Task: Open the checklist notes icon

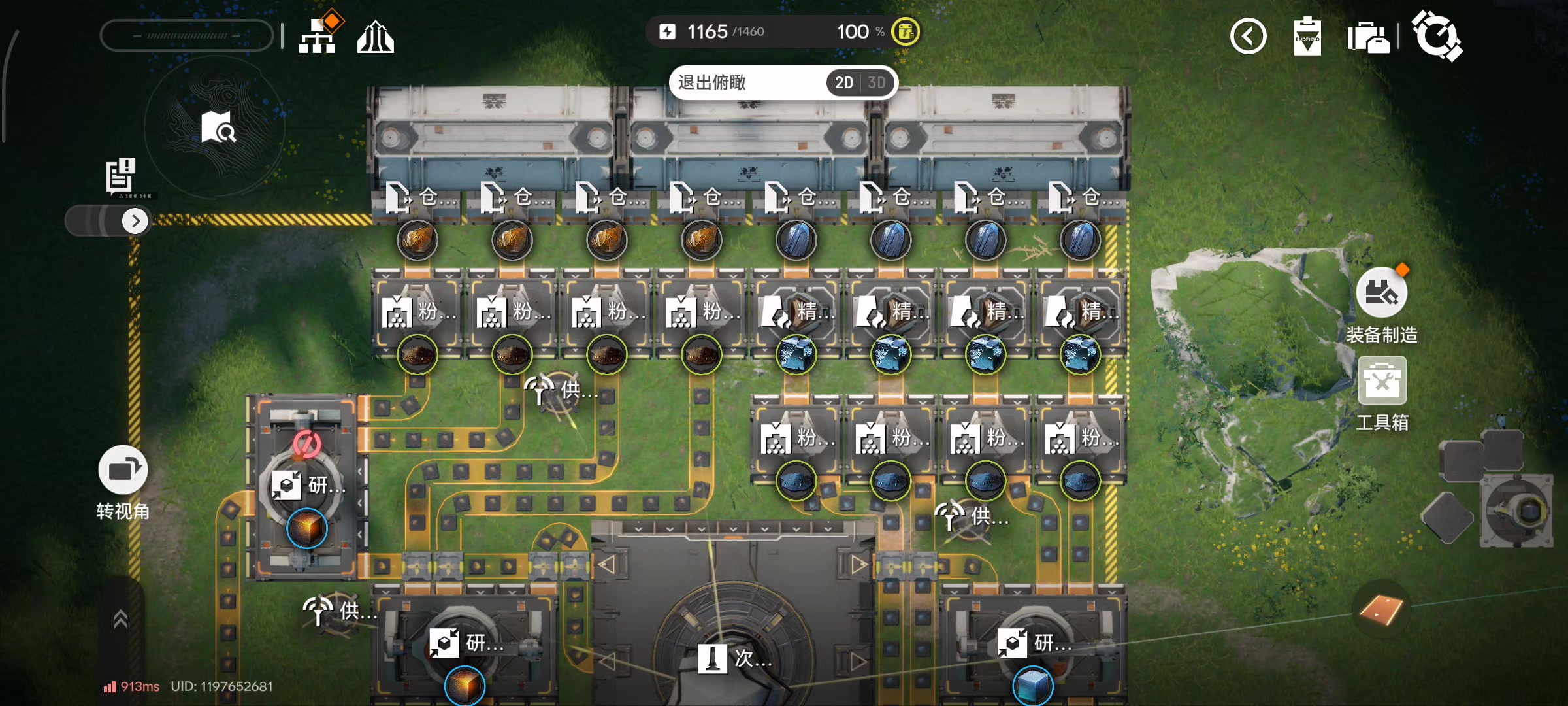Action: (122, 175)
